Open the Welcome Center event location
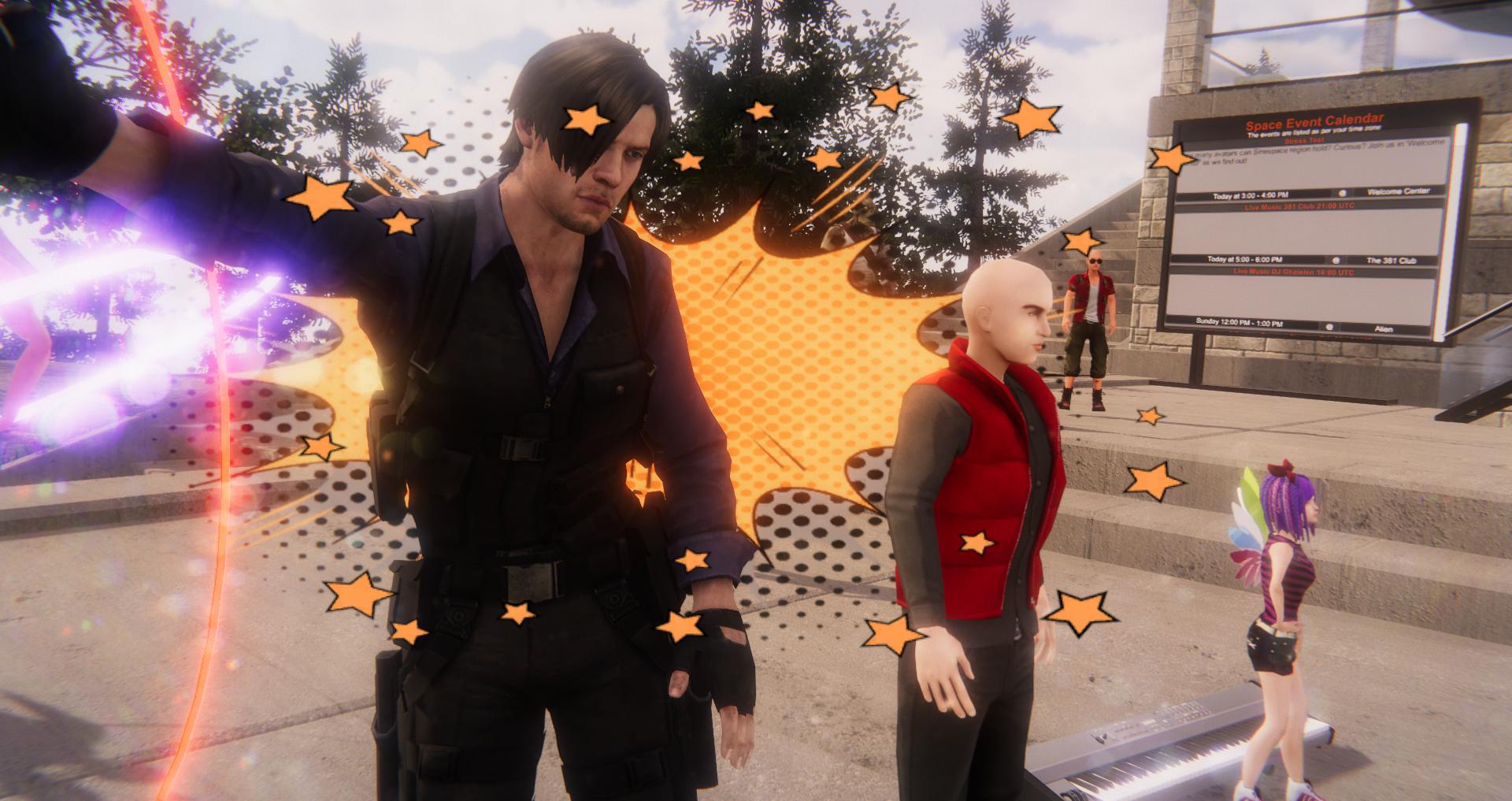1512x801 pixels. (x=1397, y=191)
